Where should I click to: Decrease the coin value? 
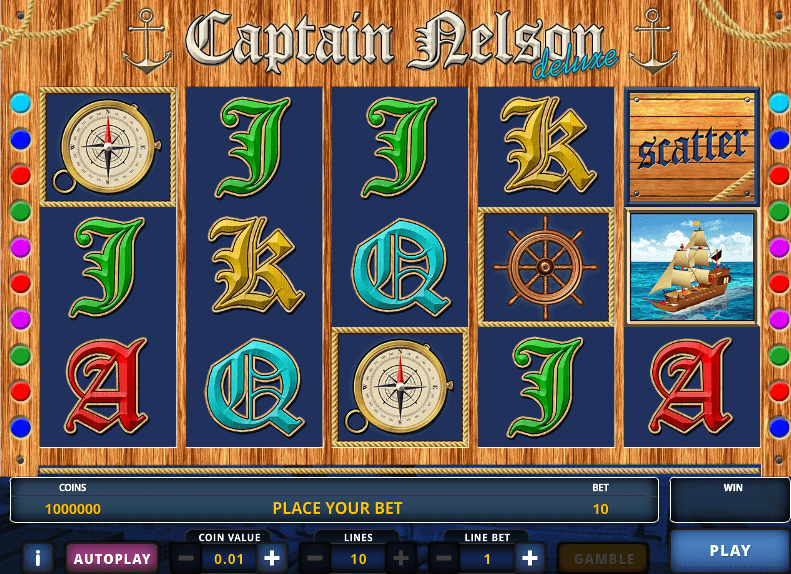click(186, 558)
